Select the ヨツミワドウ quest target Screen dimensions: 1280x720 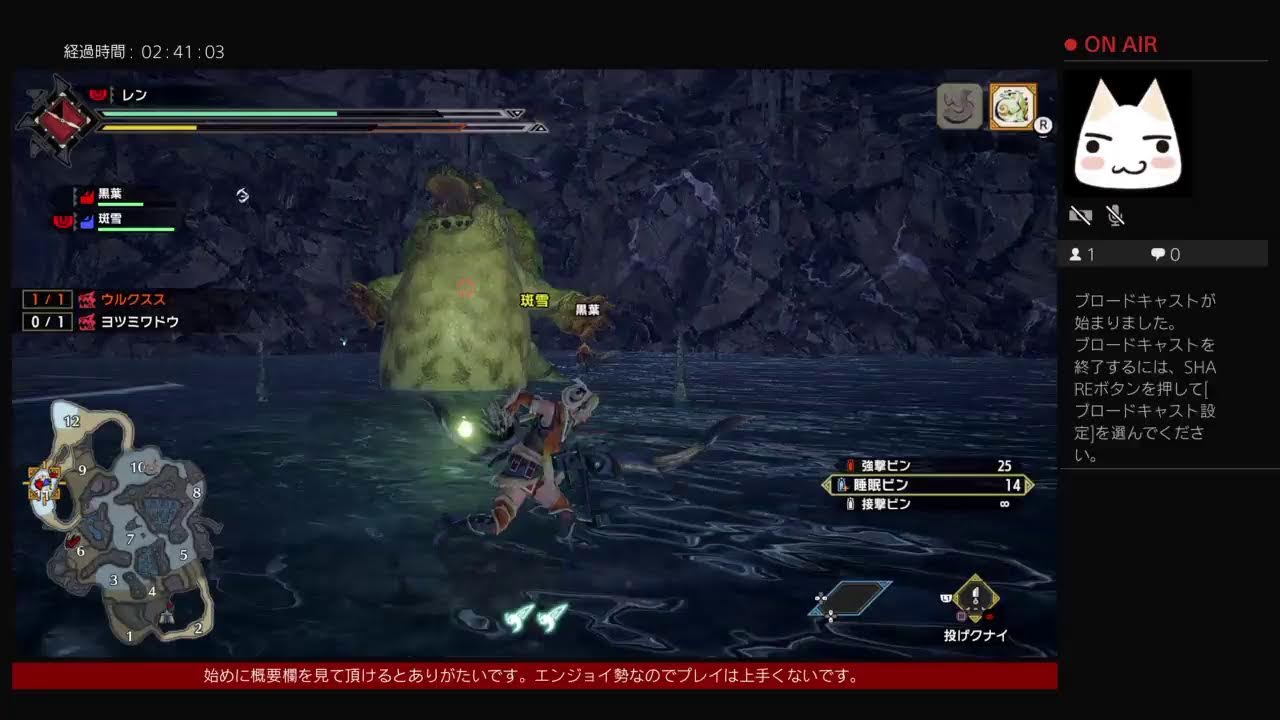click(139, 322)
